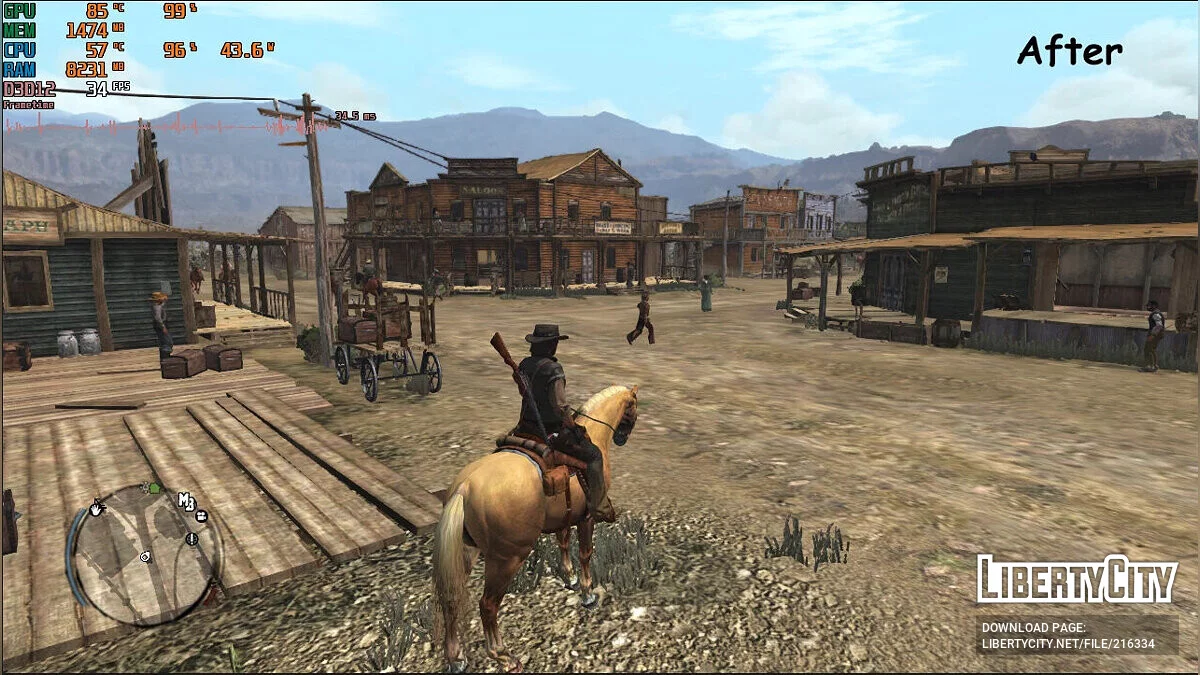Click the exclamation mark marker on minimap
Image resolution: width=1200 pixels, height=675 pixels.
(x=191, y=539)
